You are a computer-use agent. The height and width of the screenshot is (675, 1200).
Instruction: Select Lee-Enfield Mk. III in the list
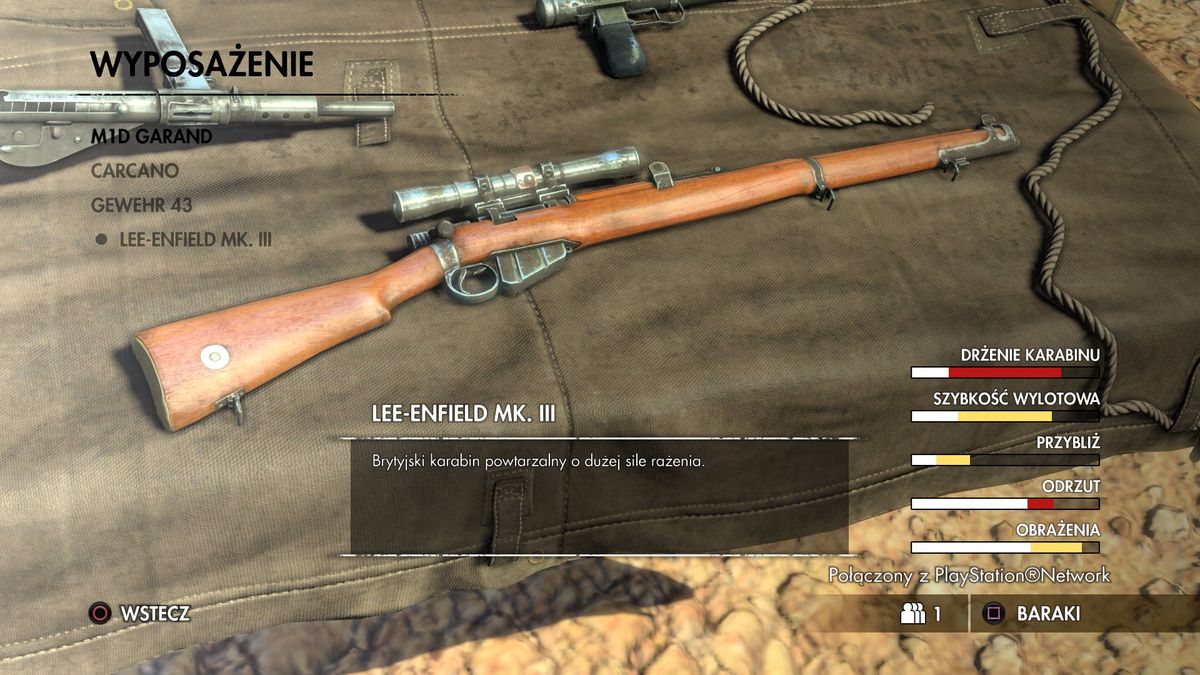point(195,240)
